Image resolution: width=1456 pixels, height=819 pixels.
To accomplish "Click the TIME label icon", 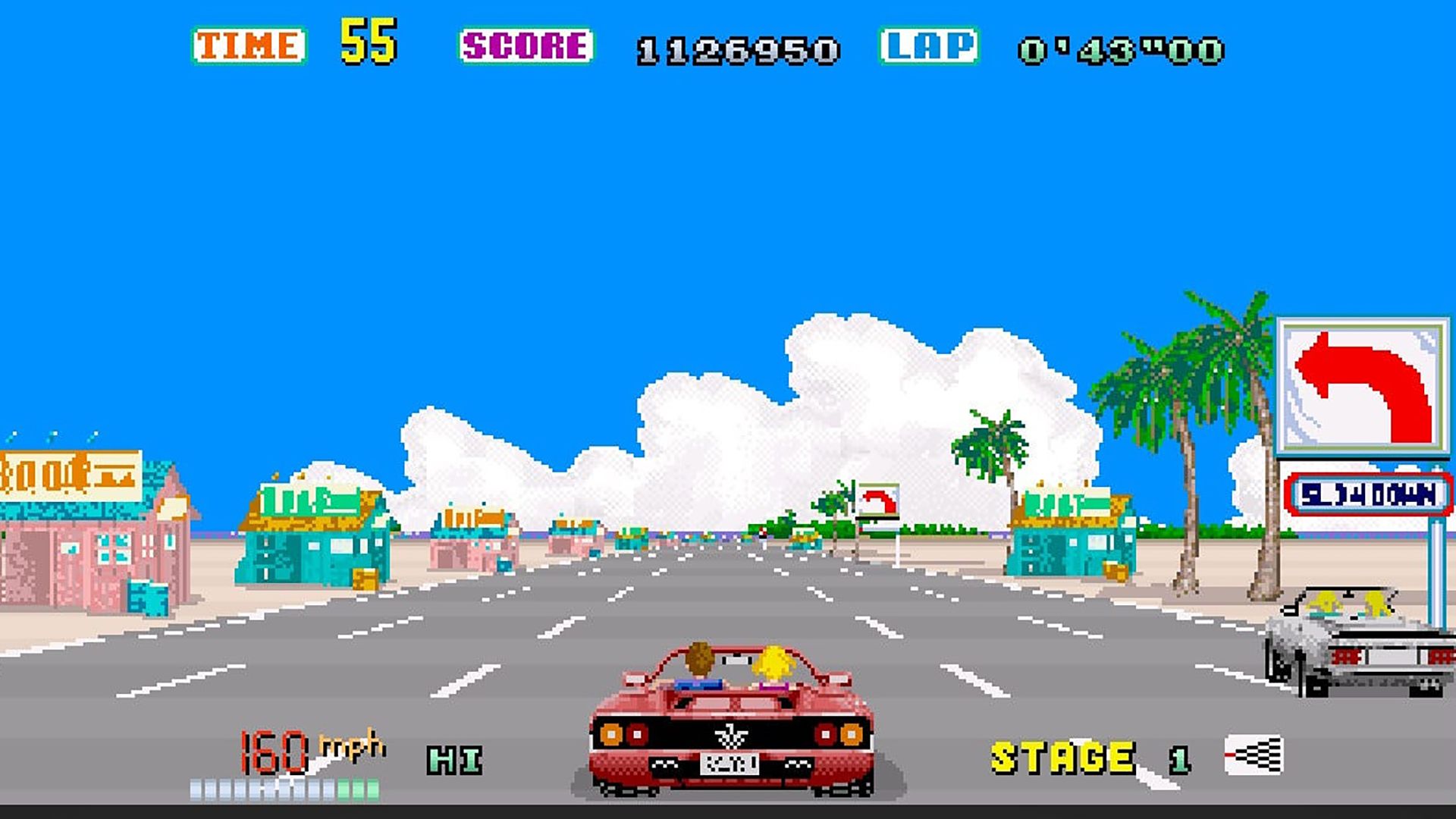I will click(248, 43).
